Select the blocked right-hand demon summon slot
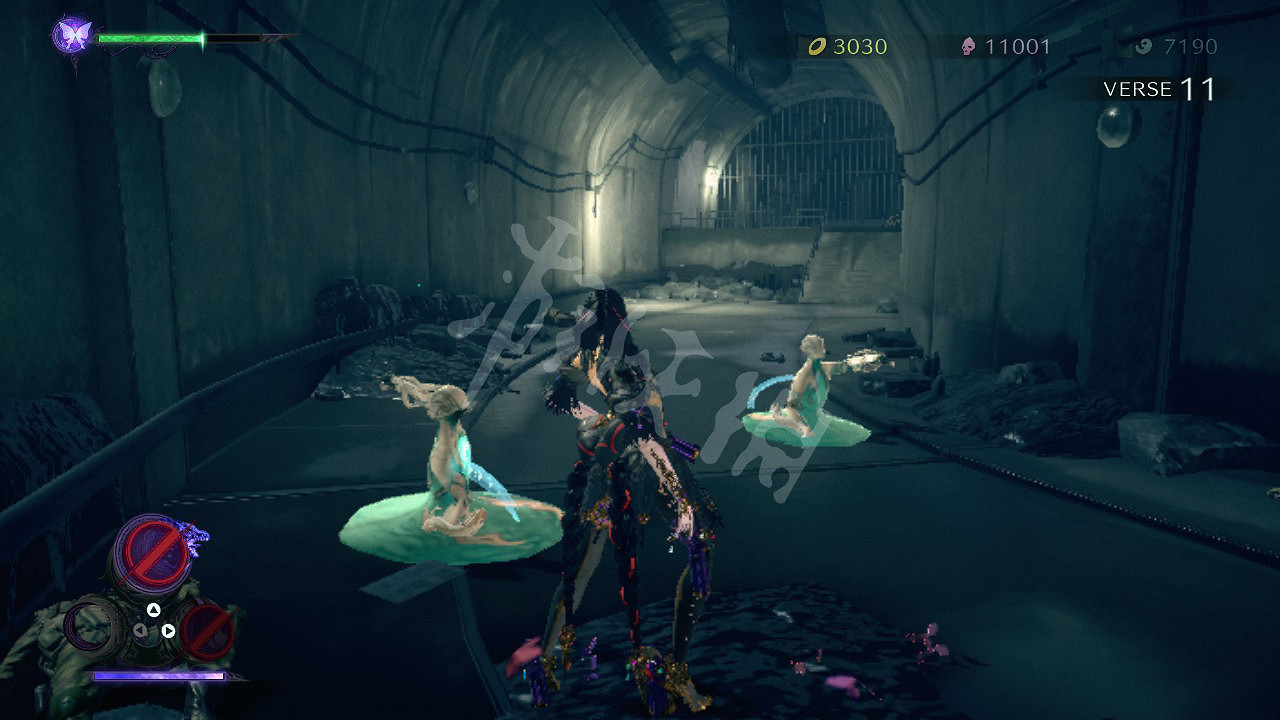1280x720 pixels. tap(207, 631)
